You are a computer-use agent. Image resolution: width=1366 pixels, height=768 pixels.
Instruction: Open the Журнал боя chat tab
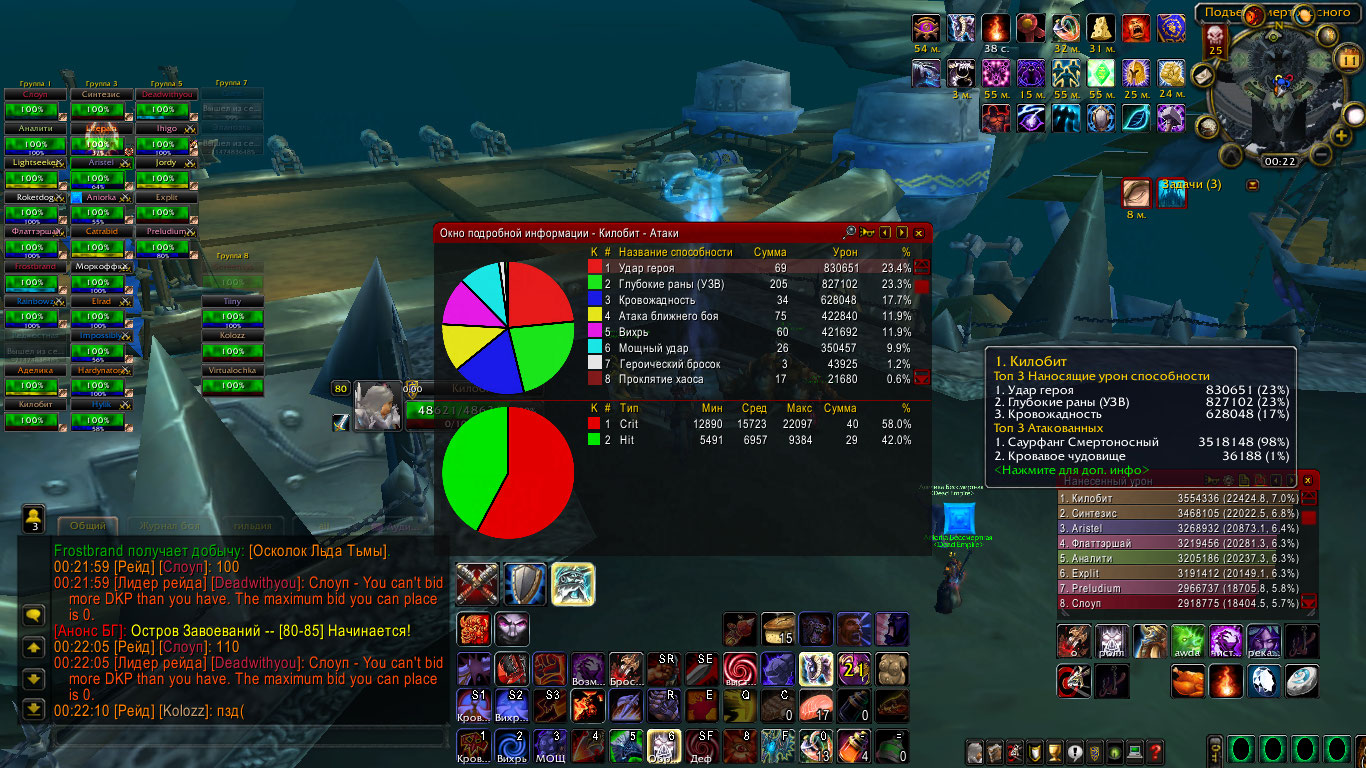[x=168, y=526]
